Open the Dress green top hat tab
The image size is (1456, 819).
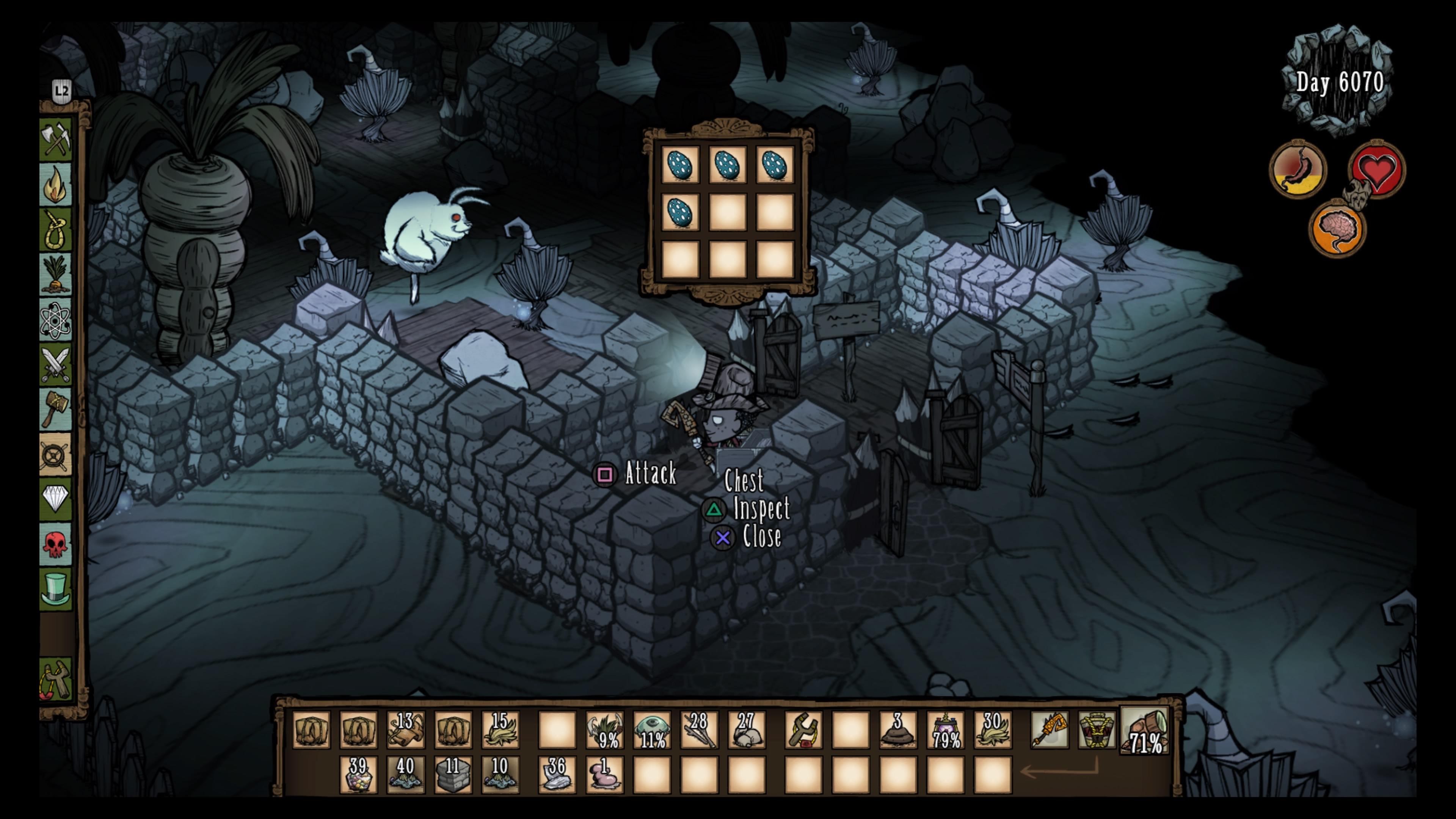56,589
